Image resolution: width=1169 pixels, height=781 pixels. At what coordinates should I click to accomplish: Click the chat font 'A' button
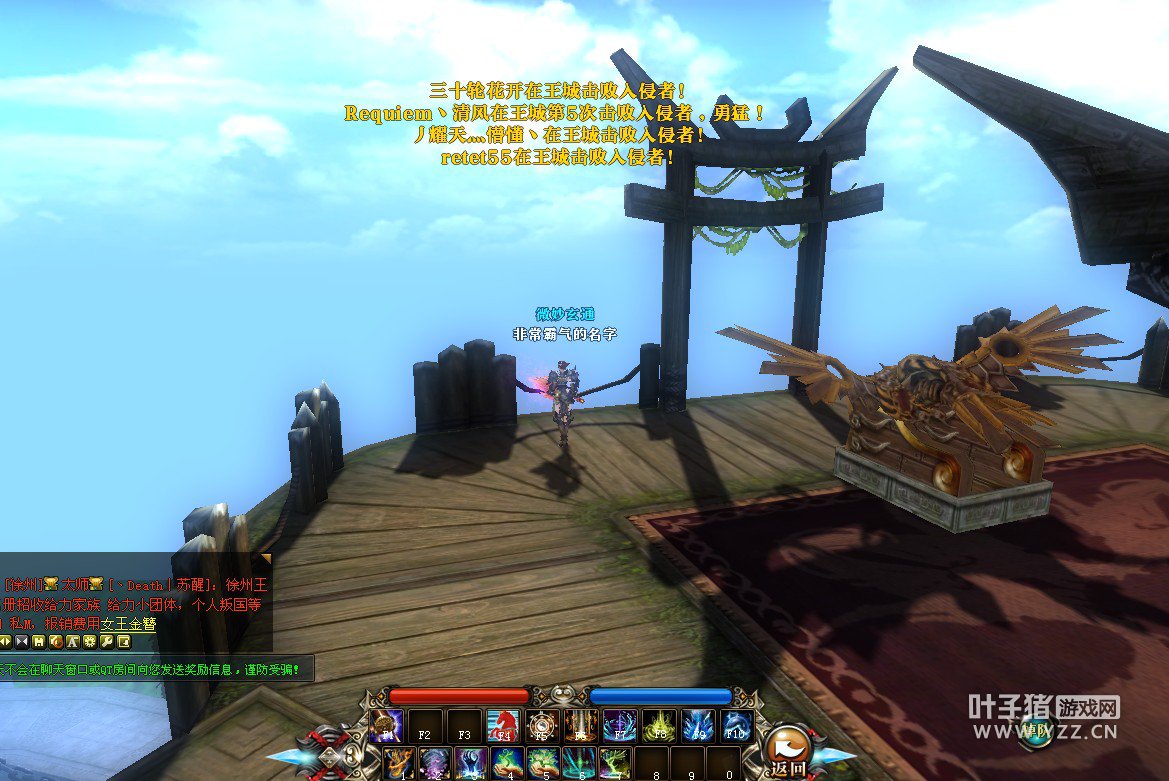[x=73, y=641]
